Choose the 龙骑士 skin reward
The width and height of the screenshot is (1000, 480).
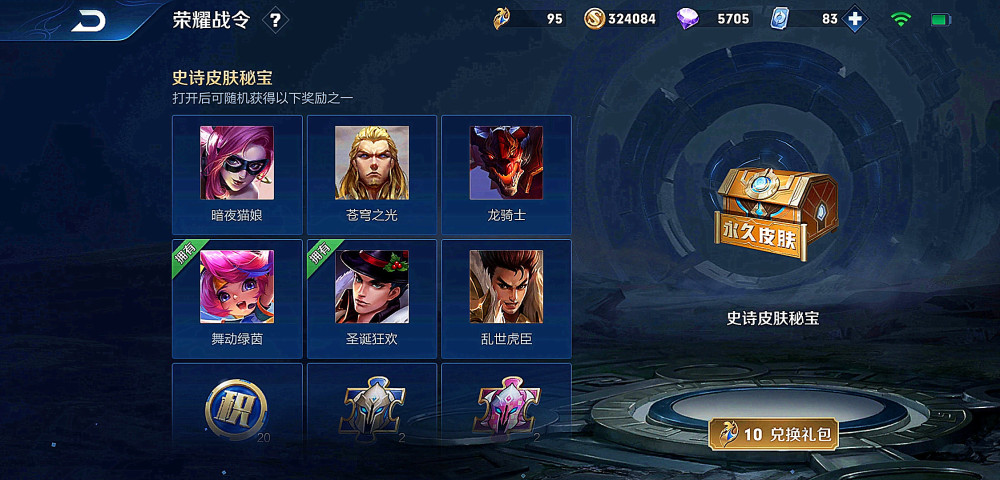click(506, 174)
